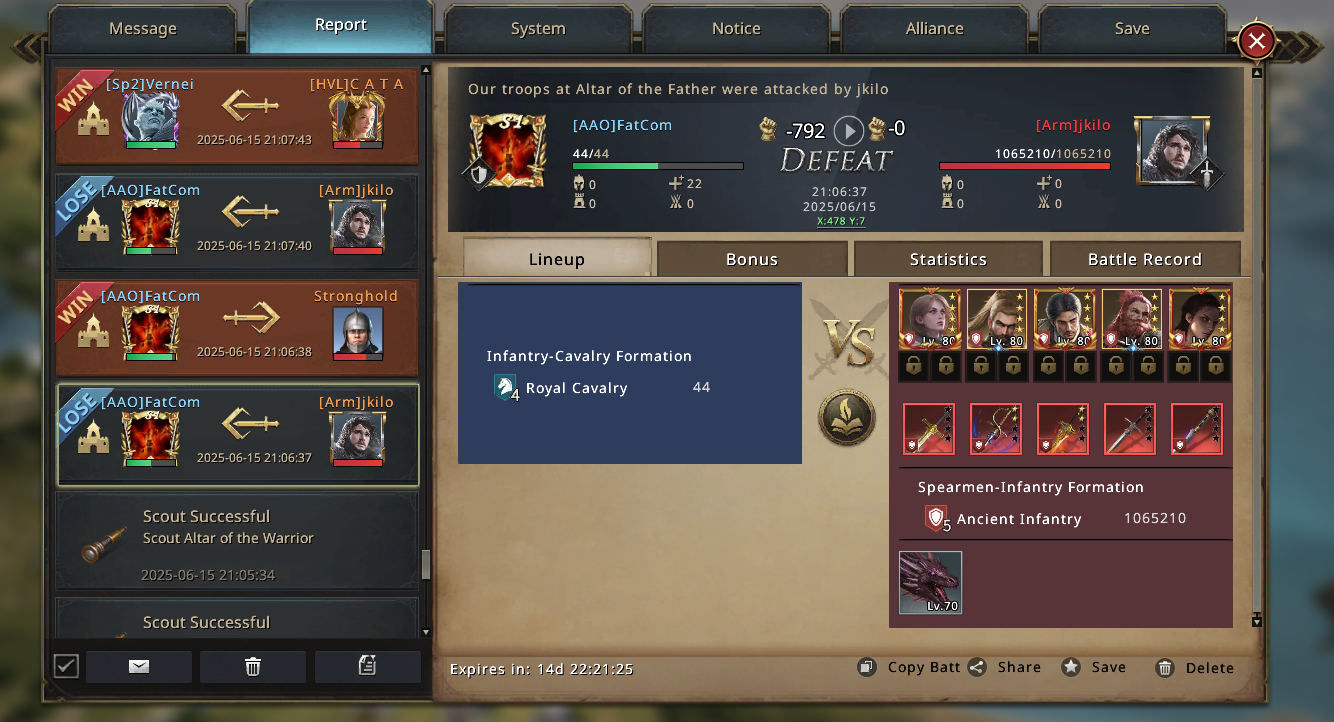Close the report window
The image size is (1334, 722).
[1256, 41]
